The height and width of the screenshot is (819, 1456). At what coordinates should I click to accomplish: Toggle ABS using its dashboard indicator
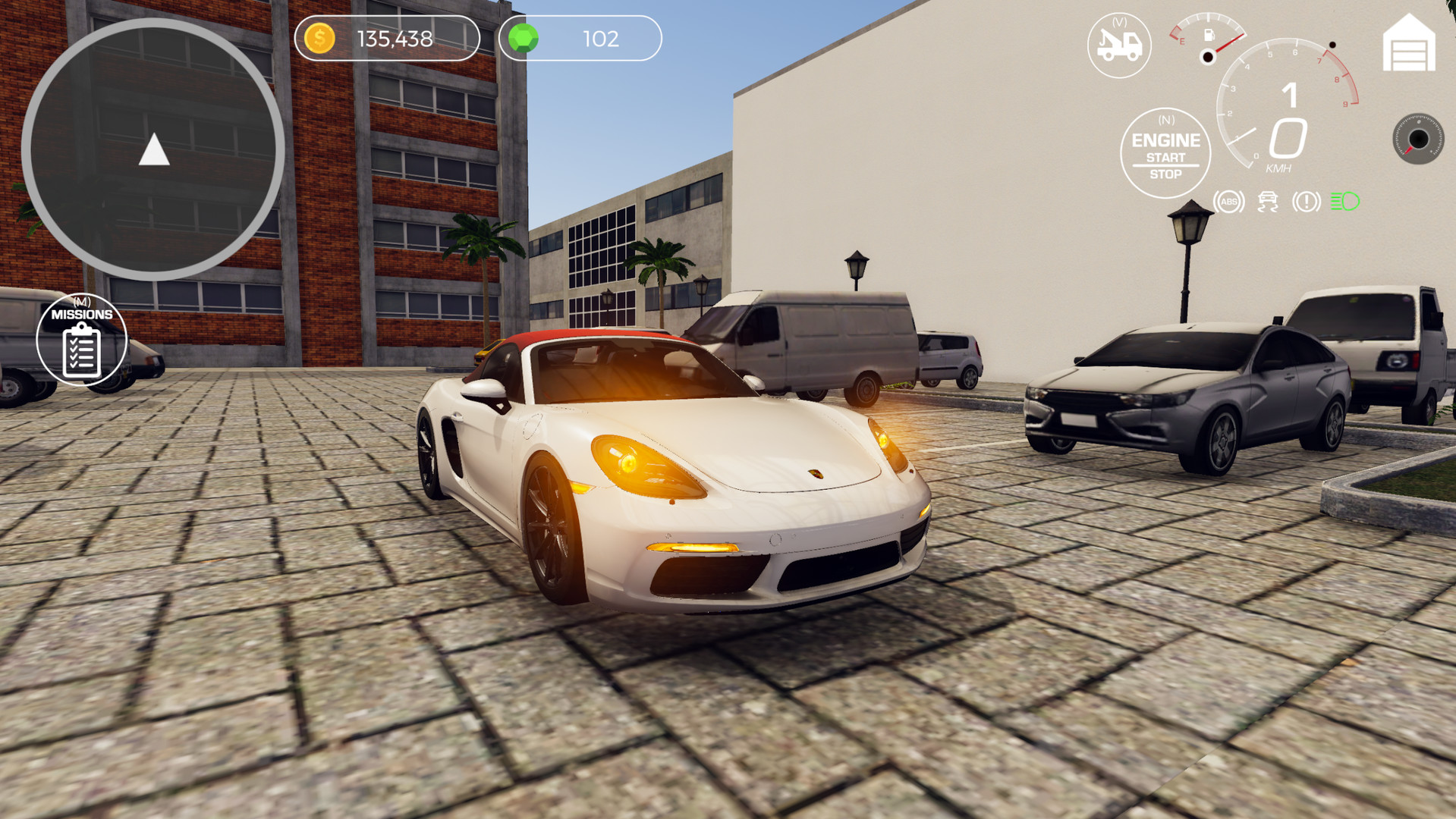point(1229,200)
